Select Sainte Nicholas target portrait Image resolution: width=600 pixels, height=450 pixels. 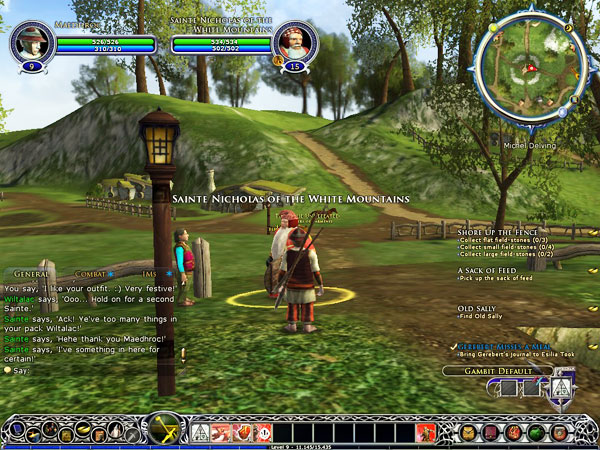point(295,42)
